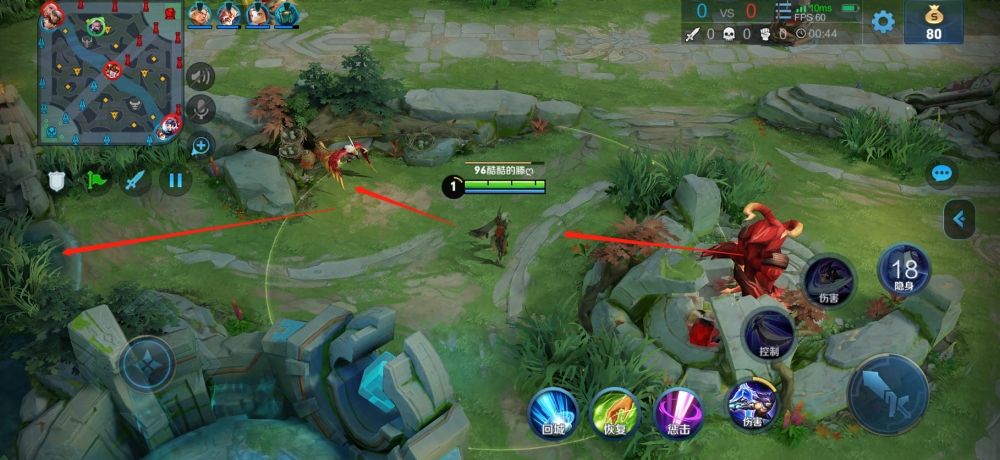Send the shield defend signal
This screenshot has height=460, width=1000.
57,181
